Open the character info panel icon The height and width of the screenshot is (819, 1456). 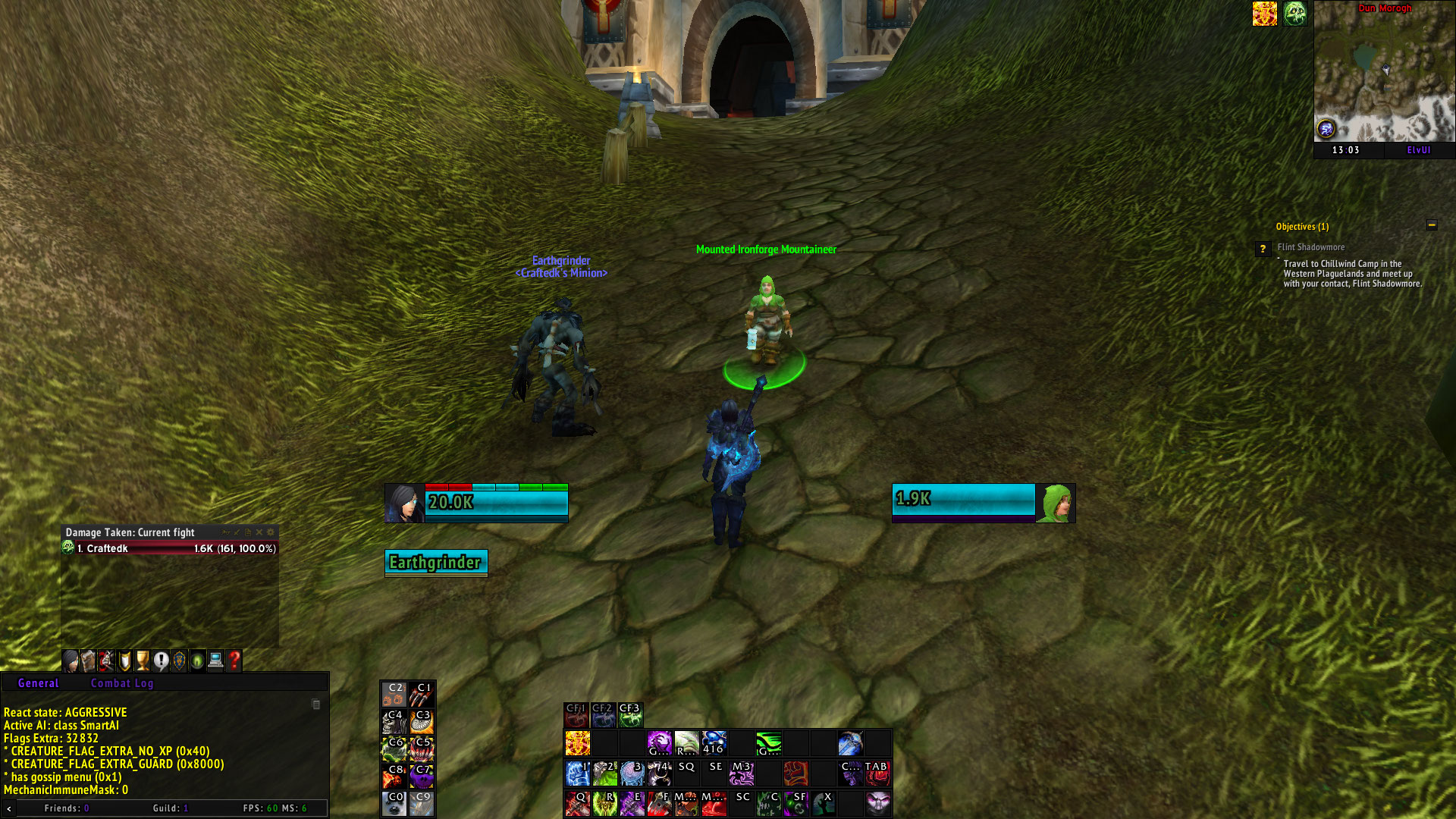pos(71,661)
